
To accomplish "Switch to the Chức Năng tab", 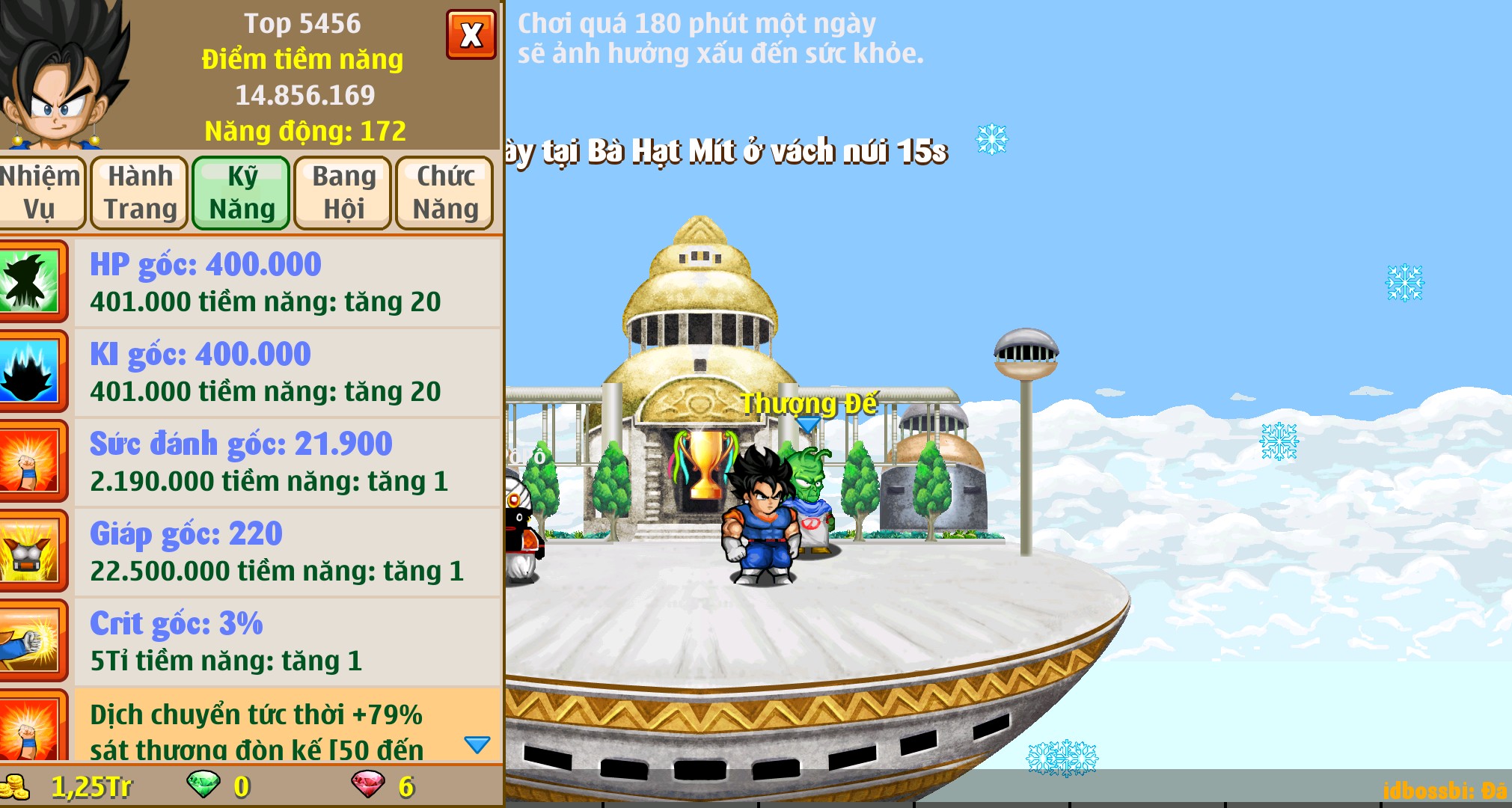I will 445,192.
